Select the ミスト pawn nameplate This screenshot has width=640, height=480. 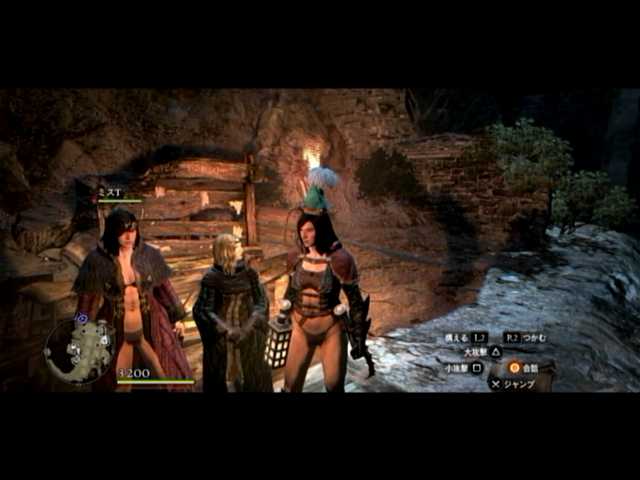click(111, 192)
